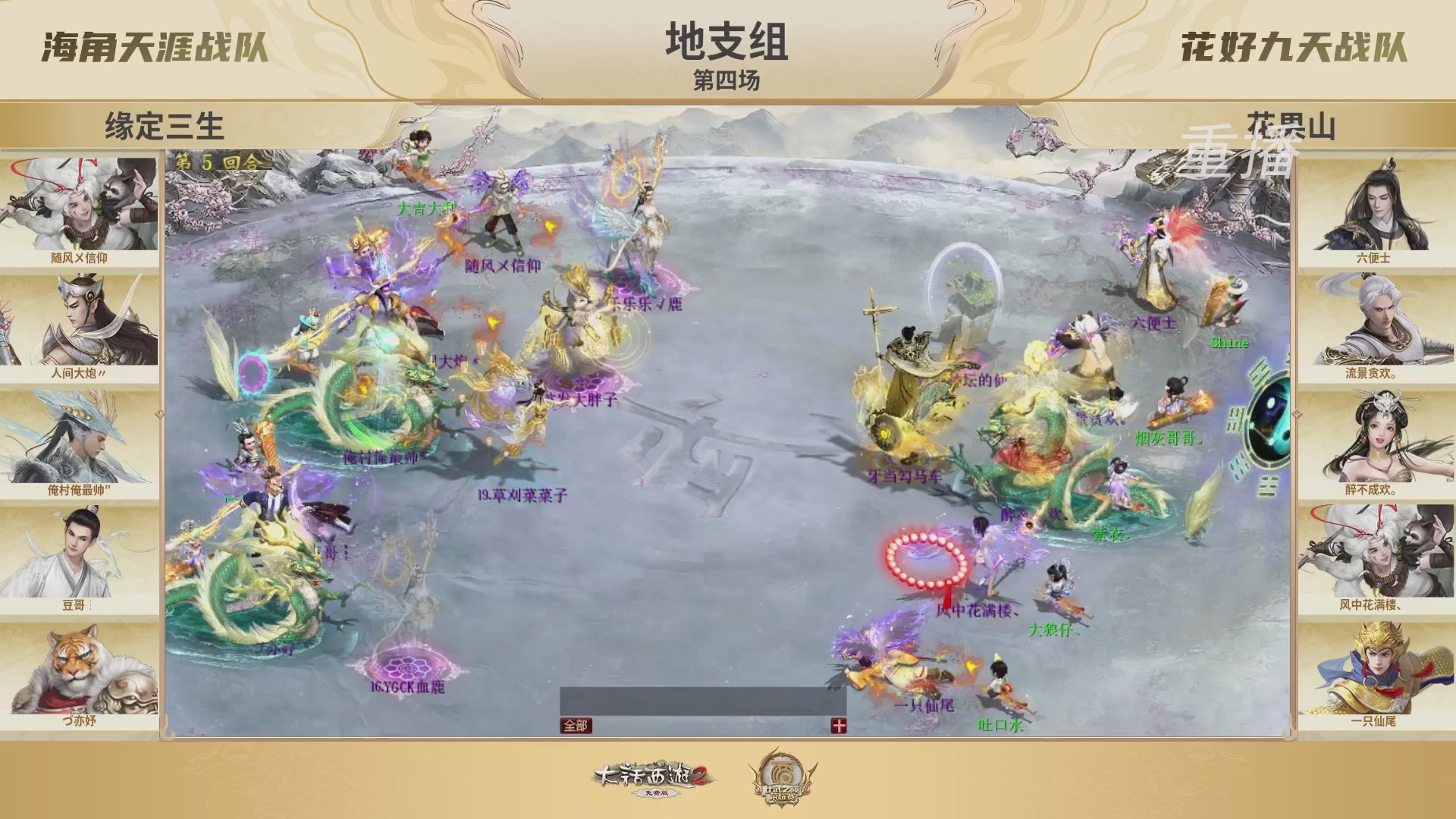
Task: Toggle the diamond marker on the left frame
Action: pyautogui.click(x=160, y=415)
